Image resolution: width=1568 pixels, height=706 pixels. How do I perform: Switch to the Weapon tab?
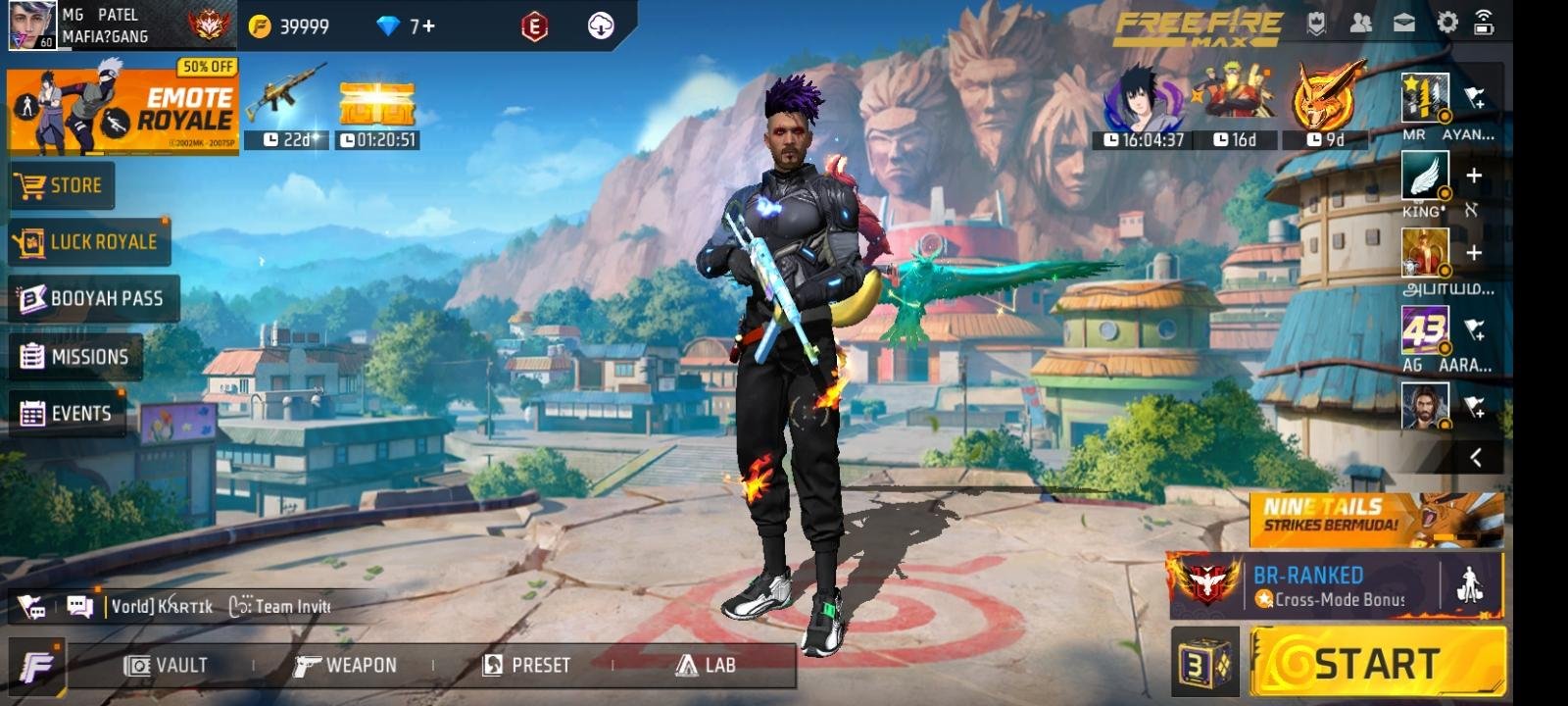pos(348,664)
